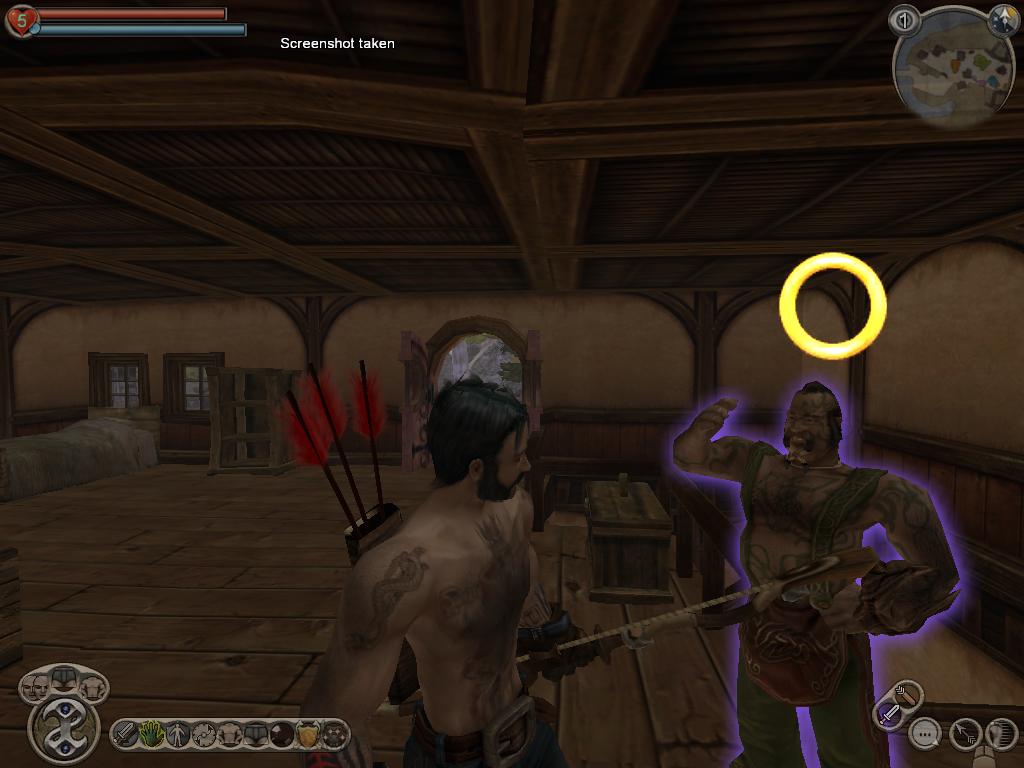Switch to the wooden ranged weapon icon
The image size is (1024, 768).
(909, 694)
